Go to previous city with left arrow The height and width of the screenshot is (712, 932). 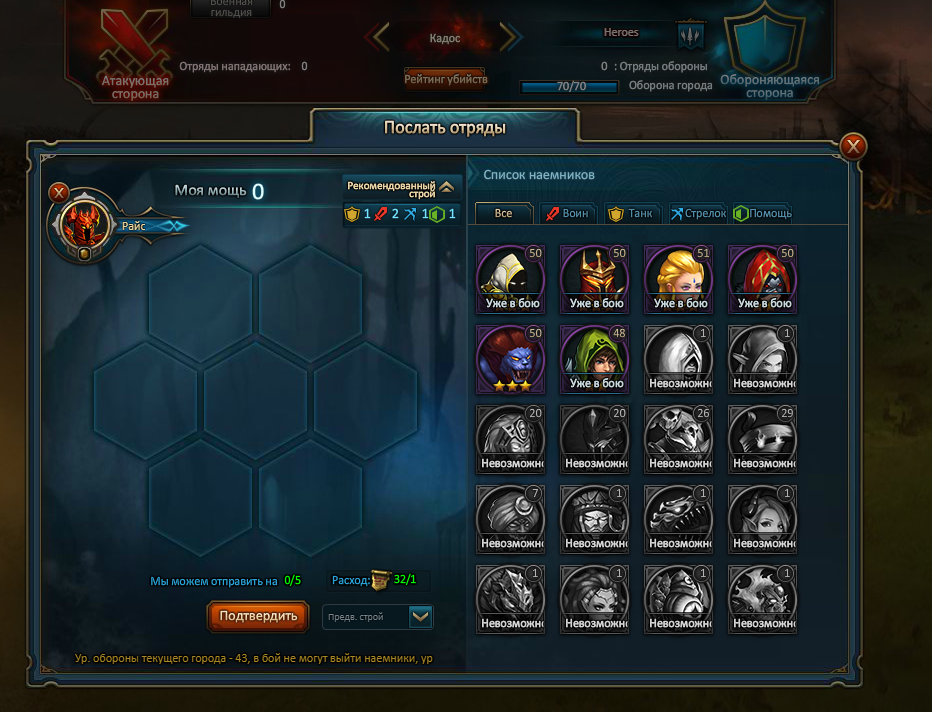pyautogui.click(x=379, y=38)
